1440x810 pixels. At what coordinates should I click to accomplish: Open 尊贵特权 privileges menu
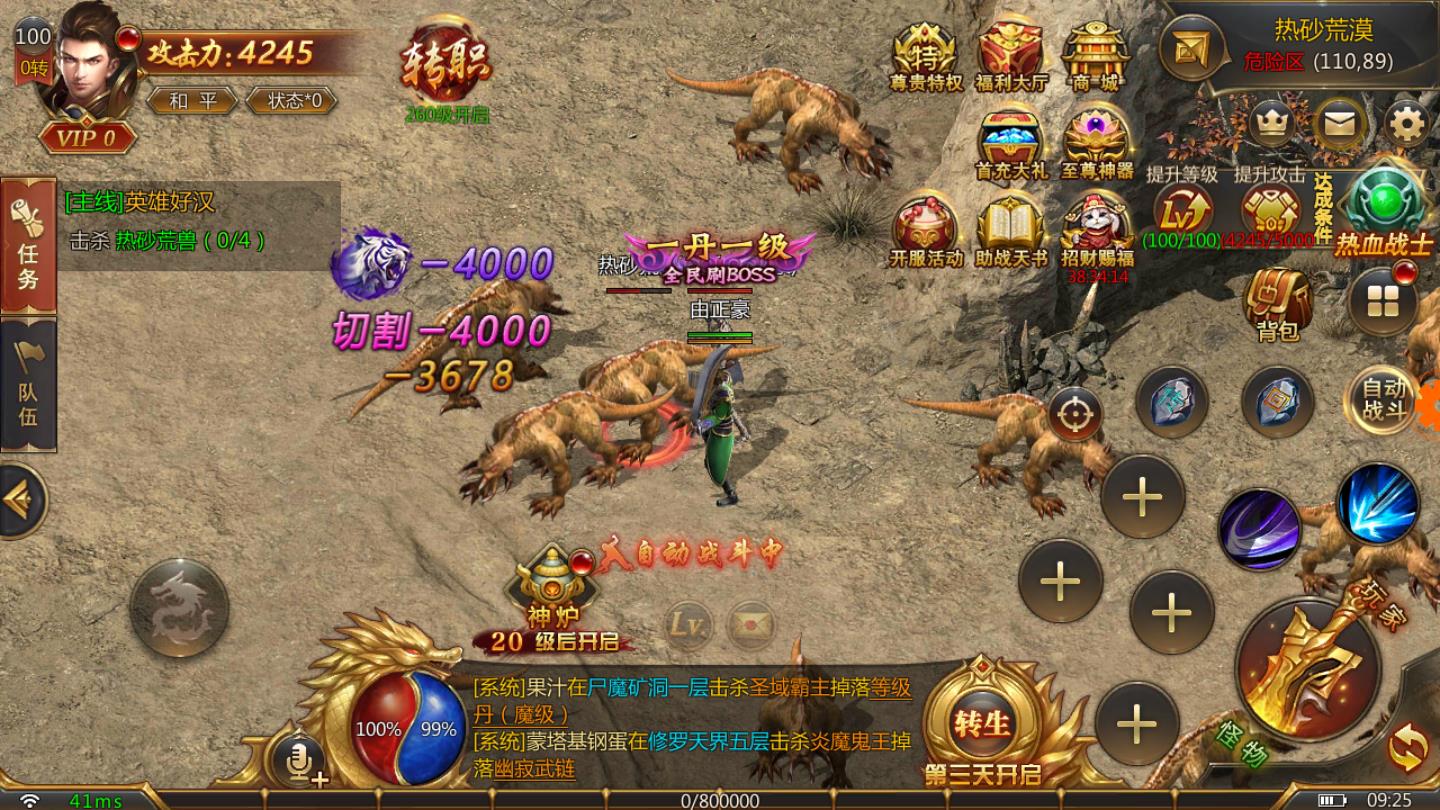925,58
